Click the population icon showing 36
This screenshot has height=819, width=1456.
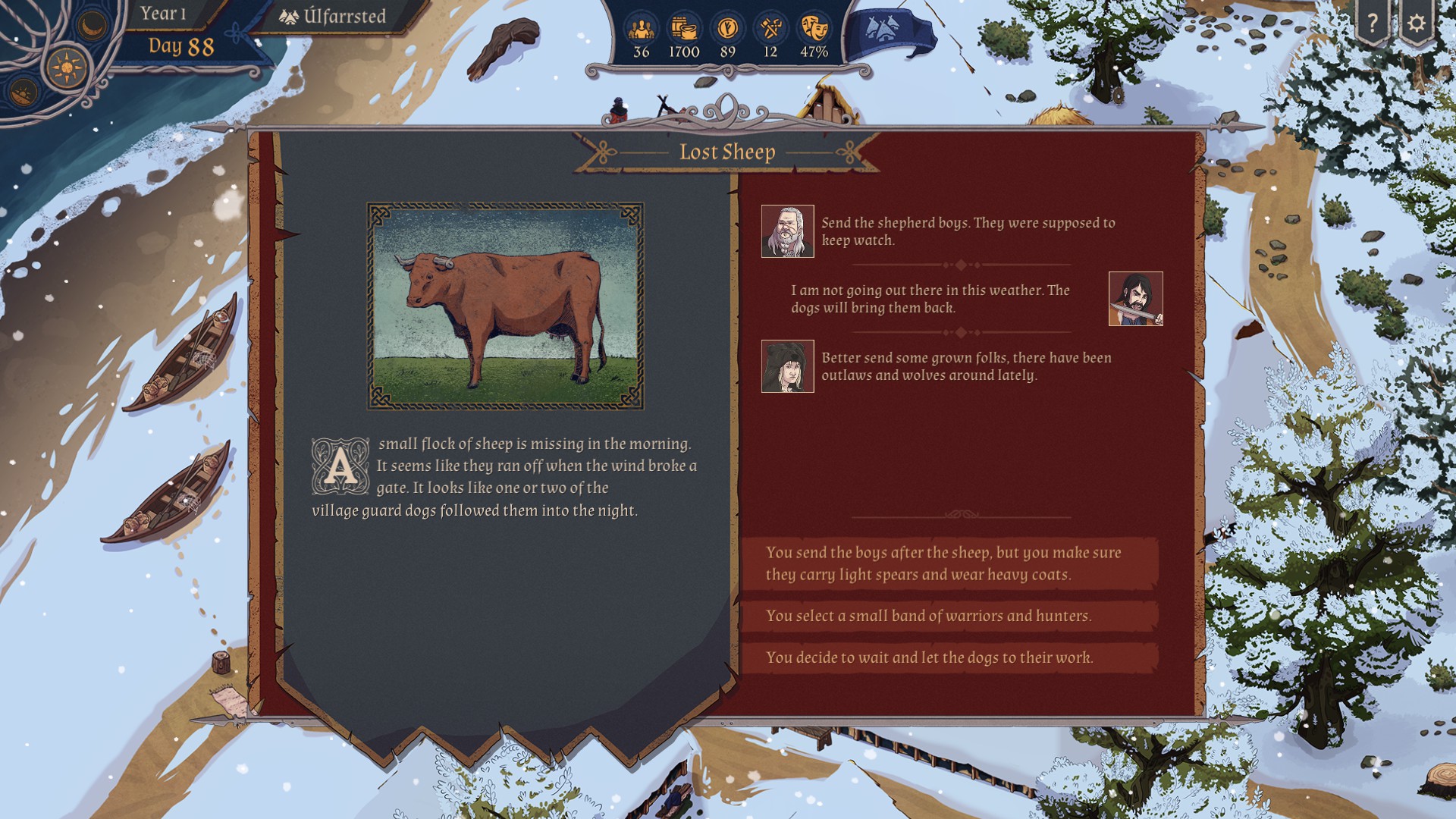point(642,30)
